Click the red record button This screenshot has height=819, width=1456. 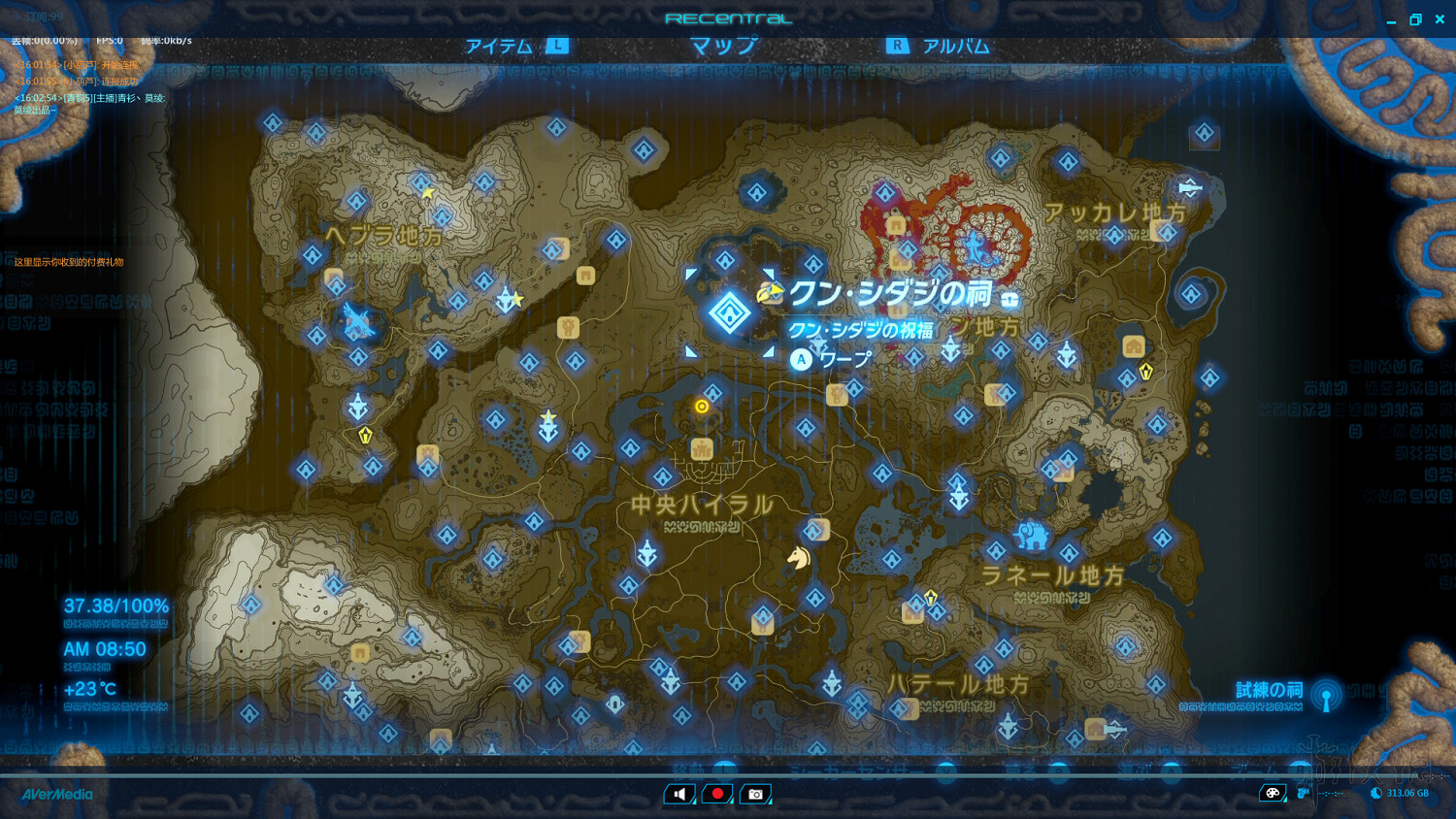pyautogui.click(x=716, y=794)
